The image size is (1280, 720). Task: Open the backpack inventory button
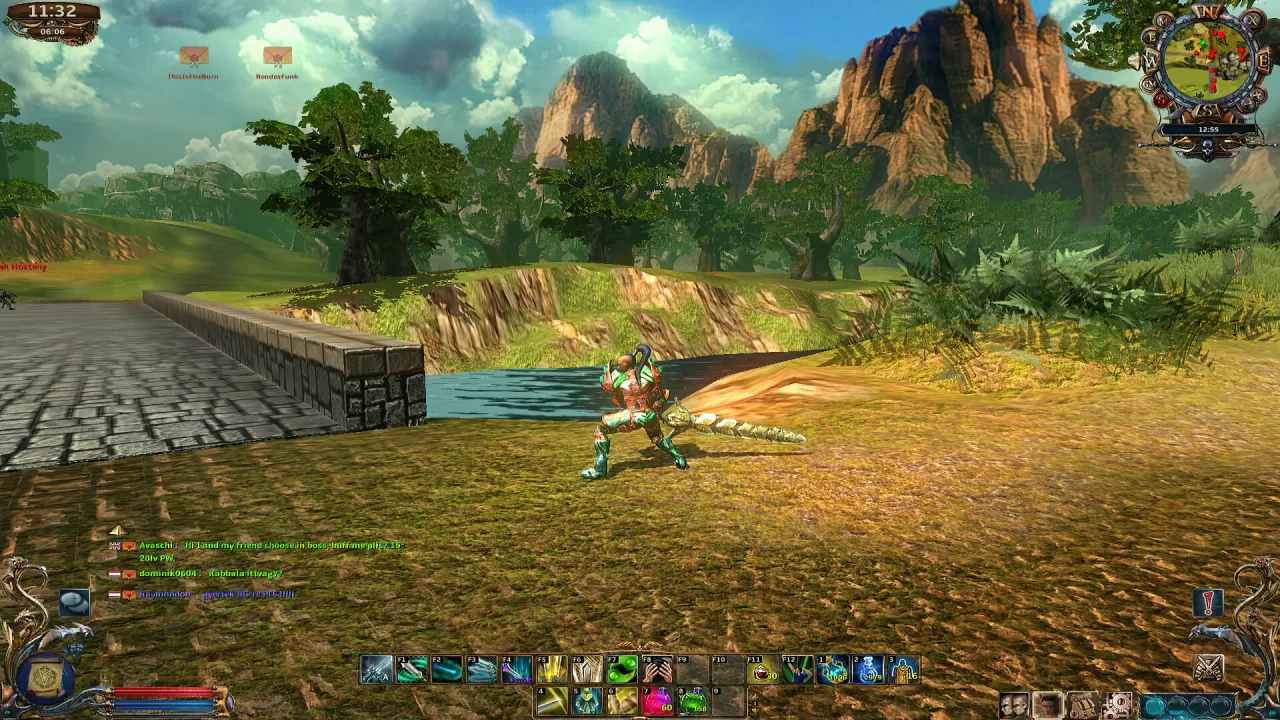(x=1083, y=706)
